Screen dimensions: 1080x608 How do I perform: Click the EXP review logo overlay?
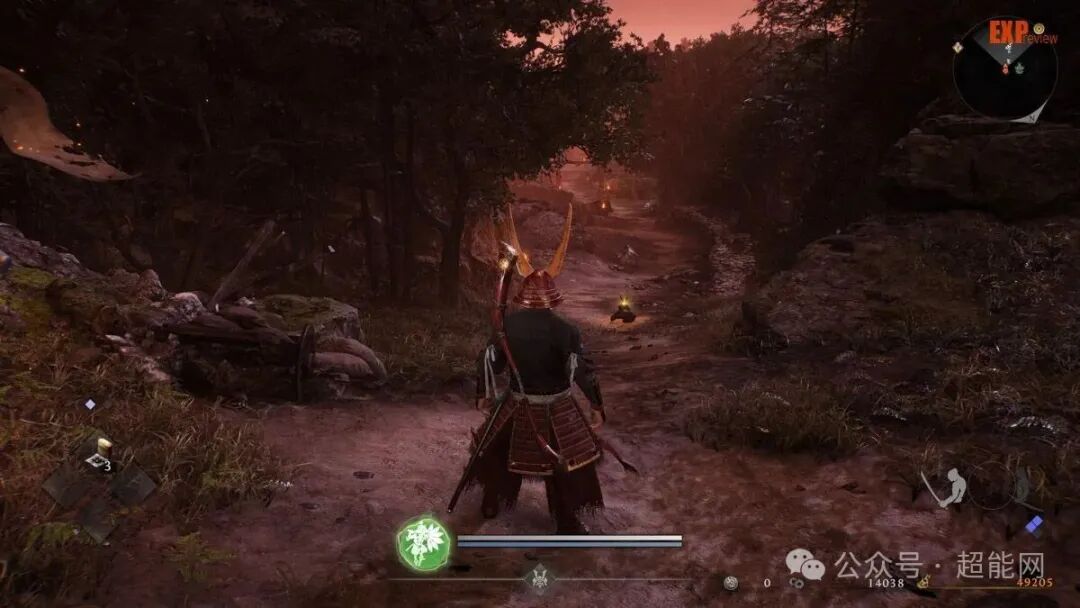pos(1015,33)
